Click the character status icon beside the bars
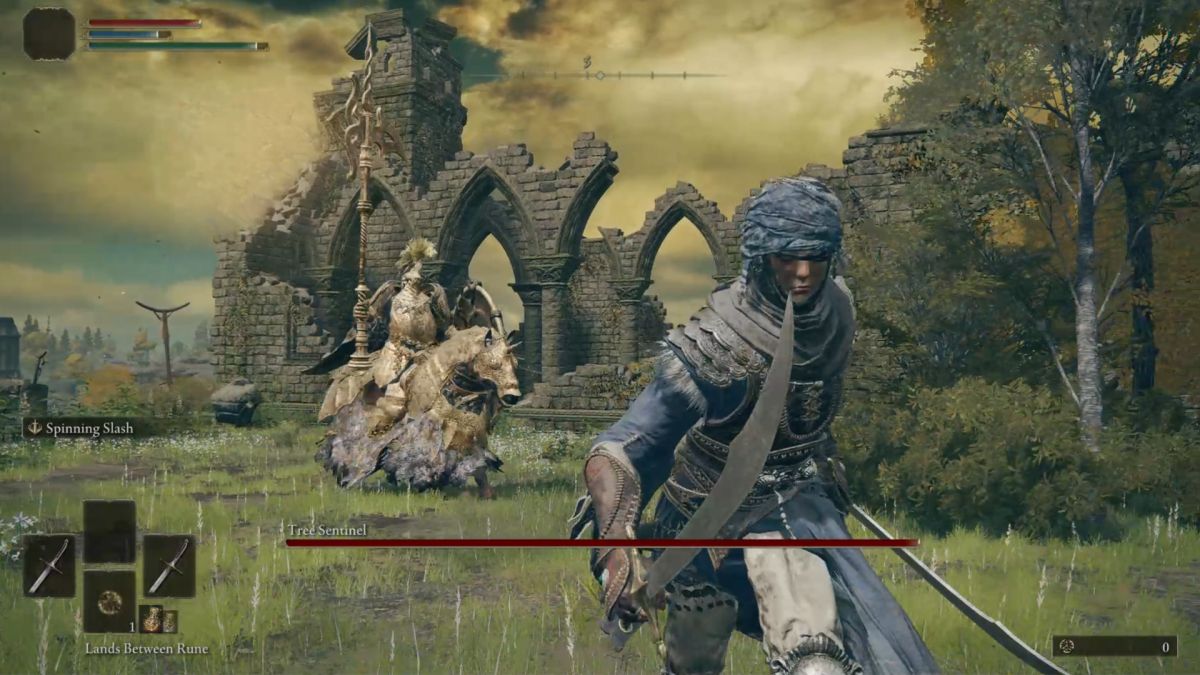 pyautogui.click(x=49, y=34)
